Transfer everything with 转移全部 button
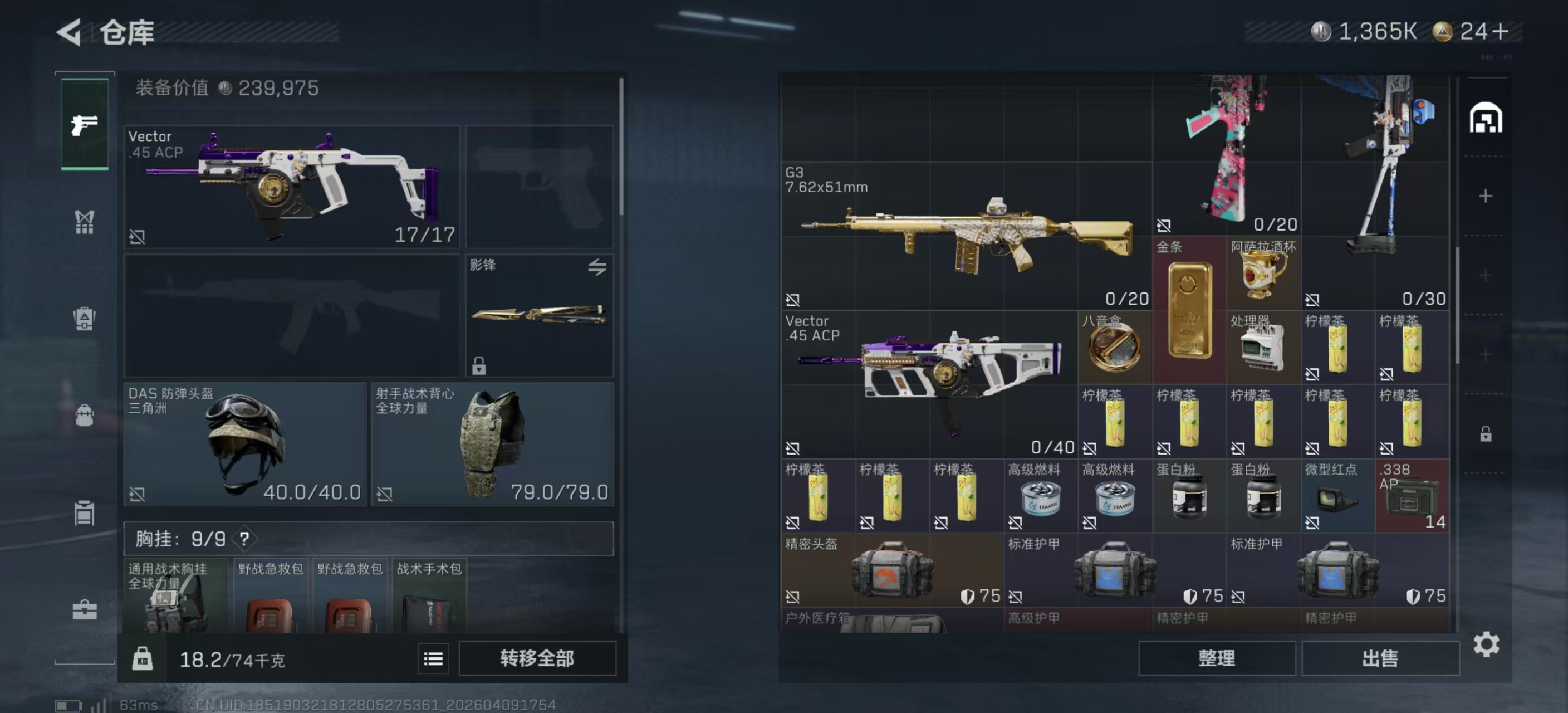Viewport: 1568px width, 713px height. click(x=536, y=658)
